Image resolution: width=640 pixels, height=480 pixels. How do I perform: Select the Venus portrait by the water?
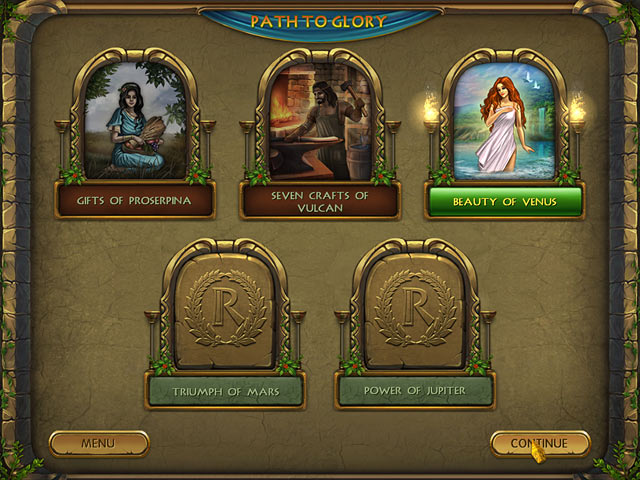pyautogui.click(x=504, y=120)
